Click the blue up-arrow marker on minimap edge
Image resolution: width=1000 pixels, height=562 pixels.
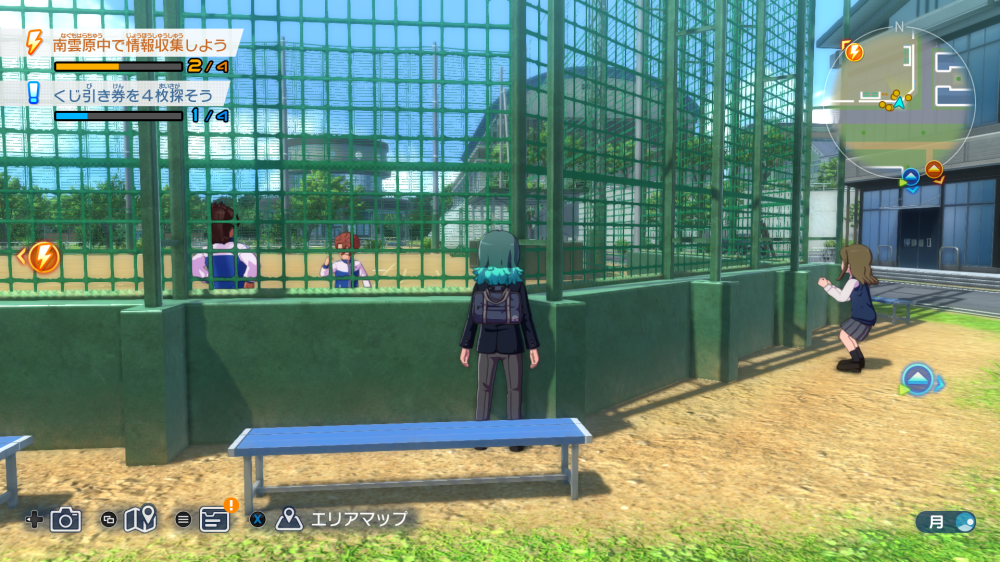click(x=911, y=177)
